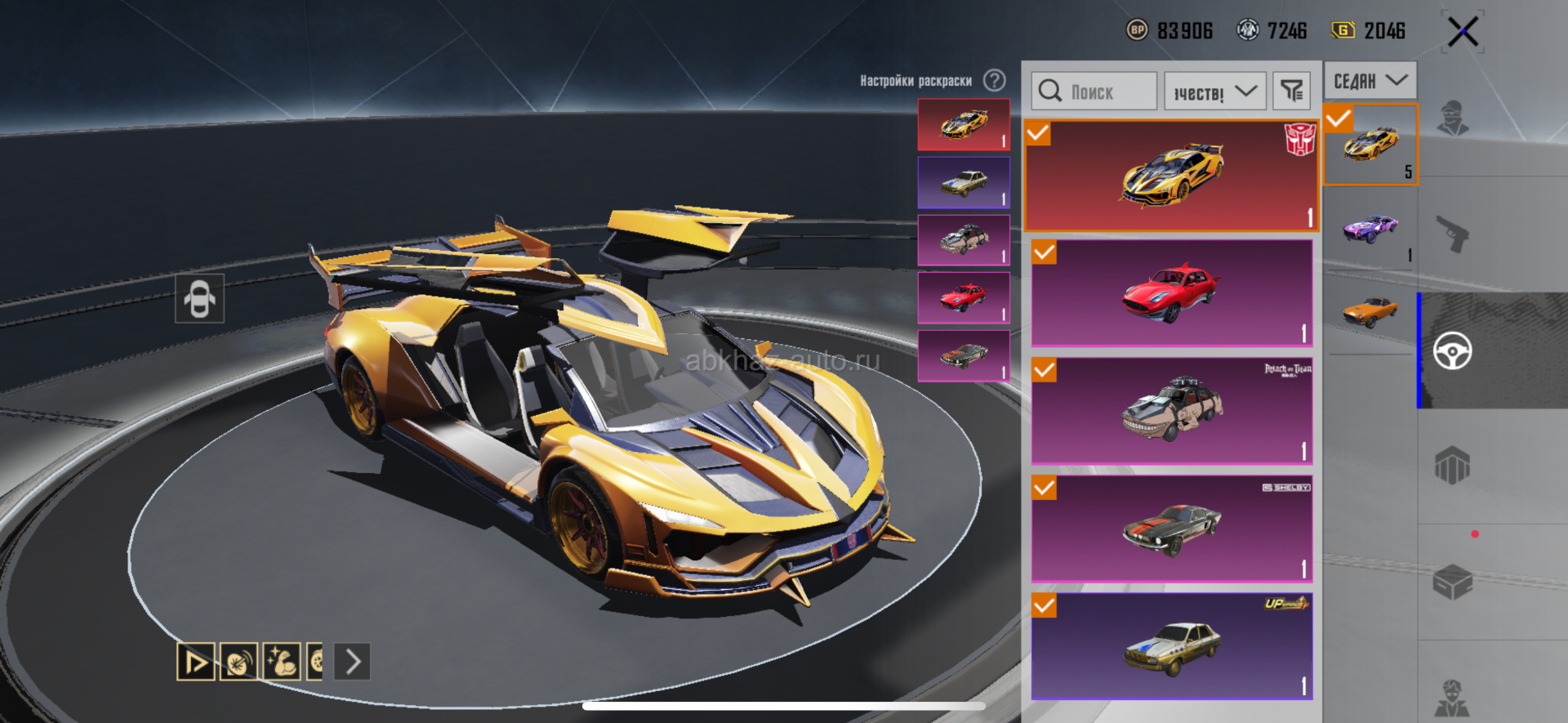Open the box crate category tab
This screenshot has height=723, width=1568.
[x=1452, y=582]
